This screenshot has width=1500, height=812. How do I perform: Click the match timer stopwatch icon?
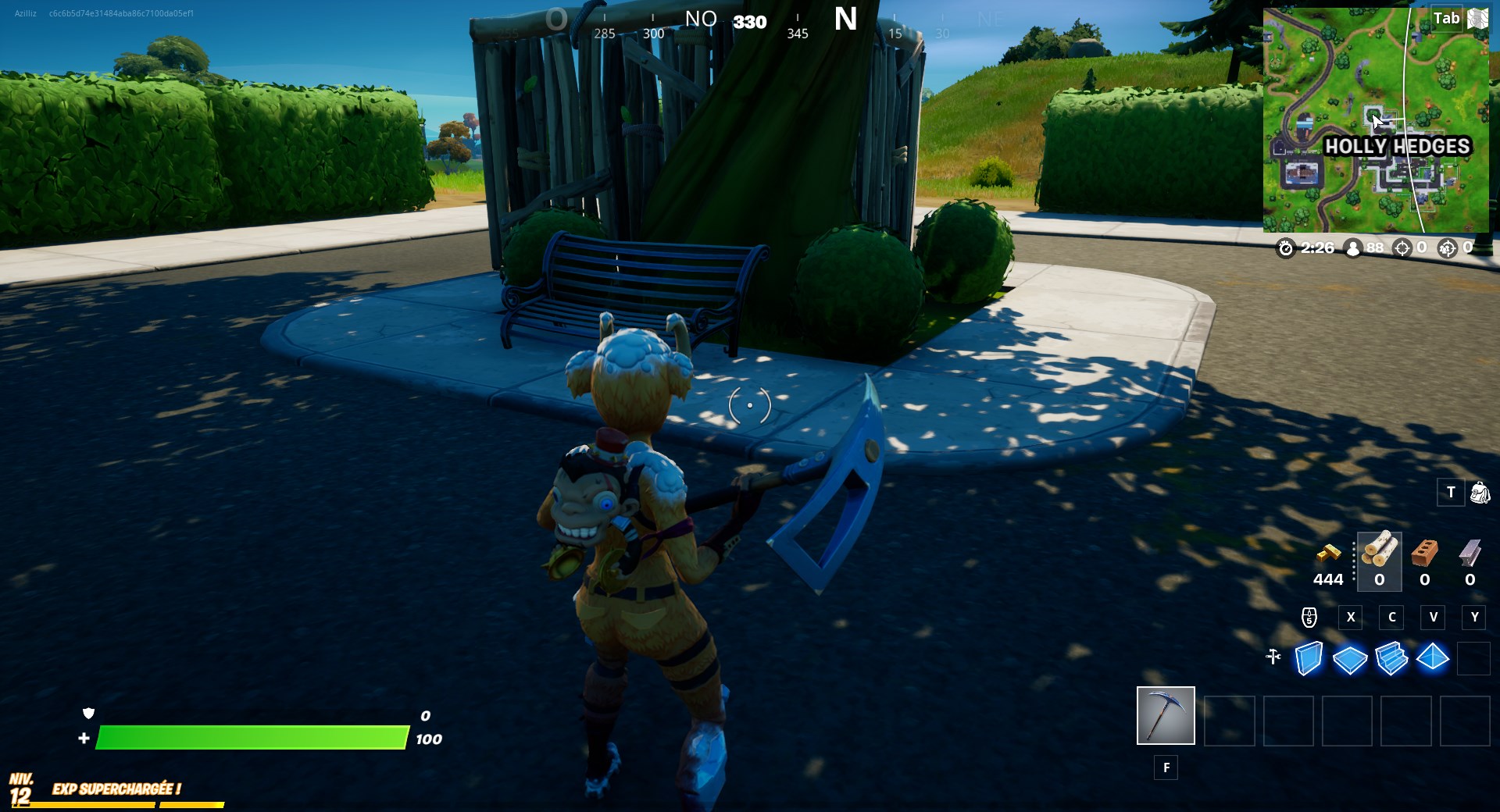(x=1287, y=248)
